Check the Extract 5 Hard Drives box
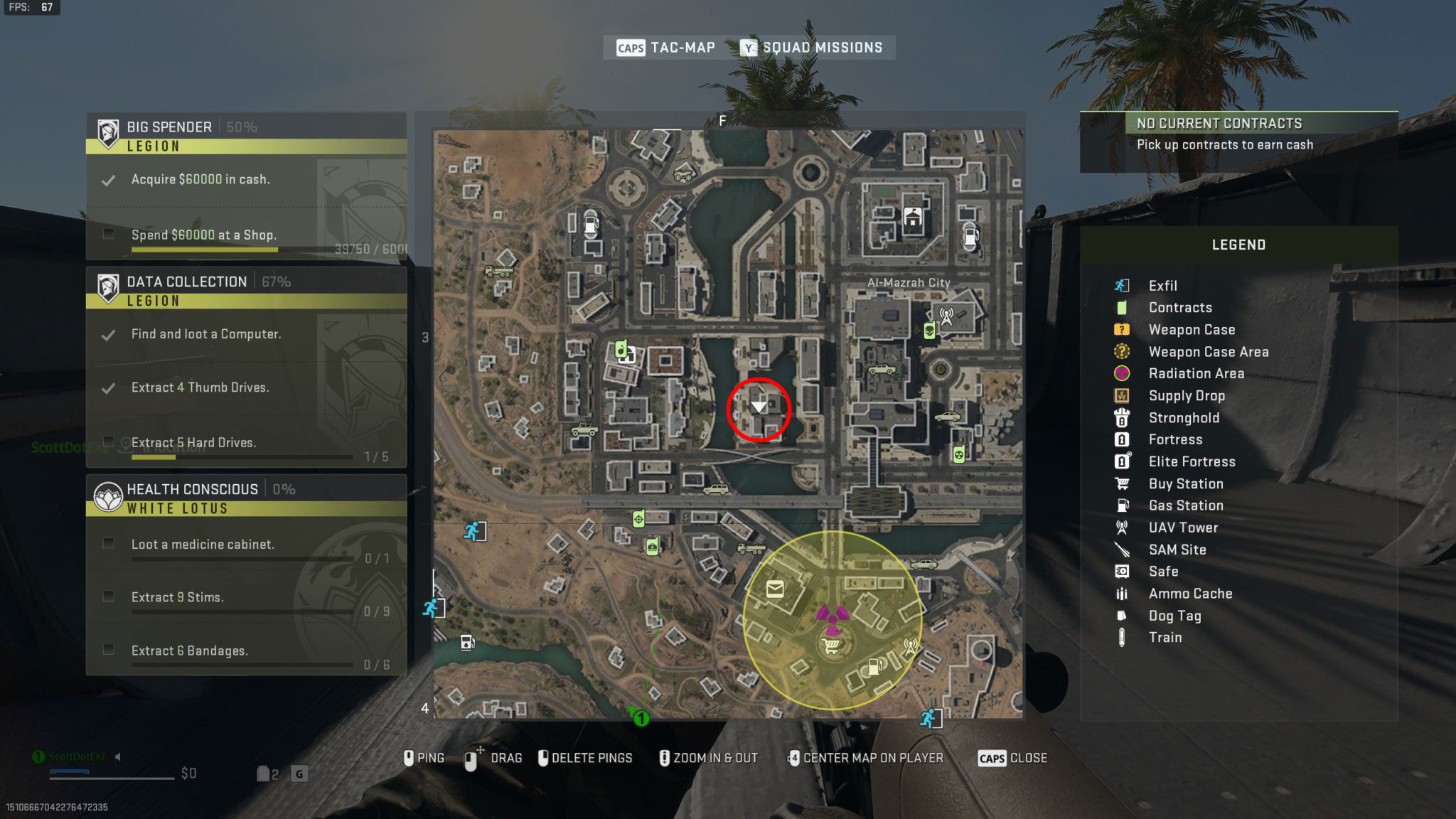The width and height of the screenshot is (1456, 819). tap(108, 441)
